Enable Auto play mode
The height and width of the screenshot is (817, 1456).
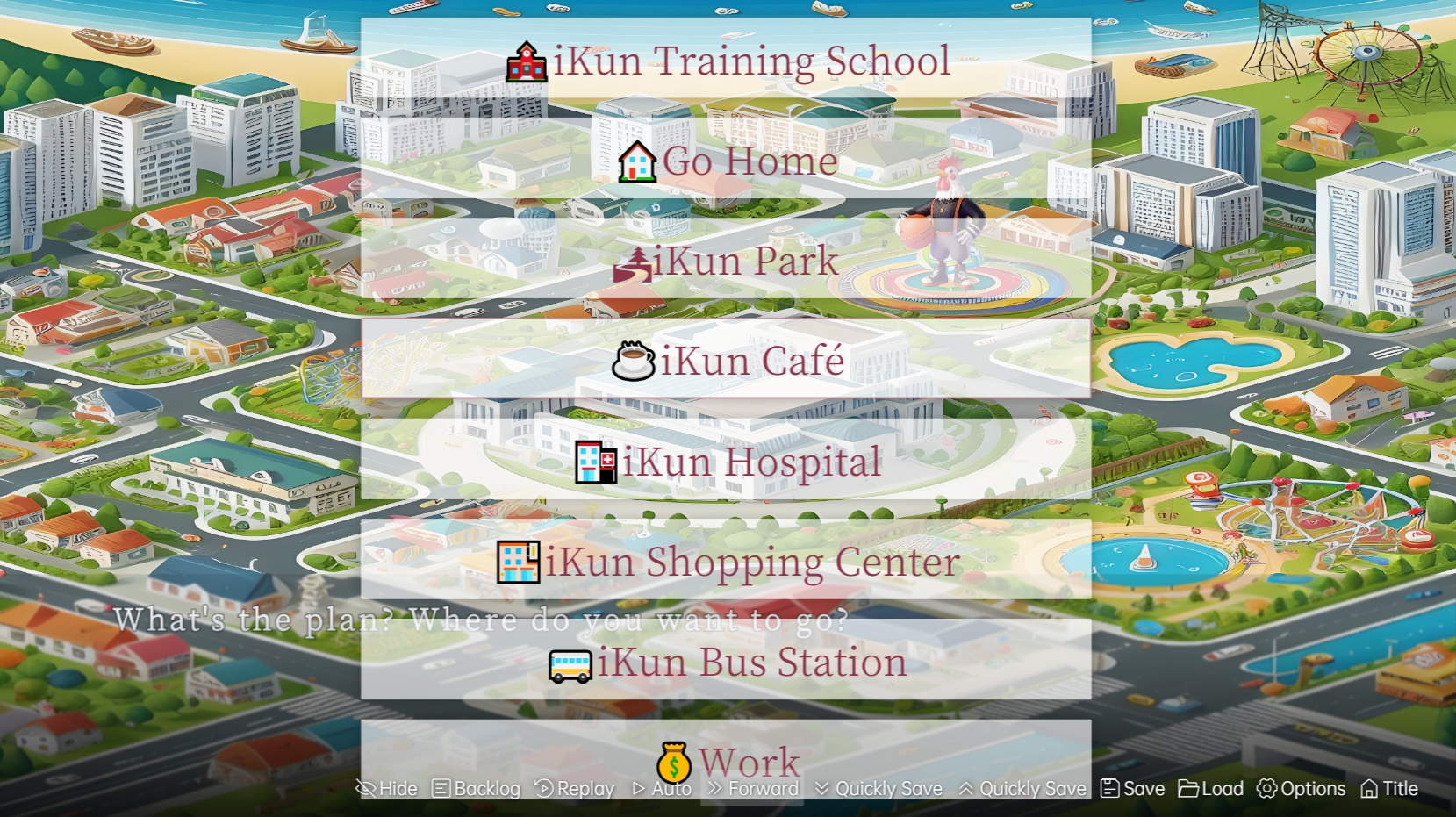click(663, 789)
